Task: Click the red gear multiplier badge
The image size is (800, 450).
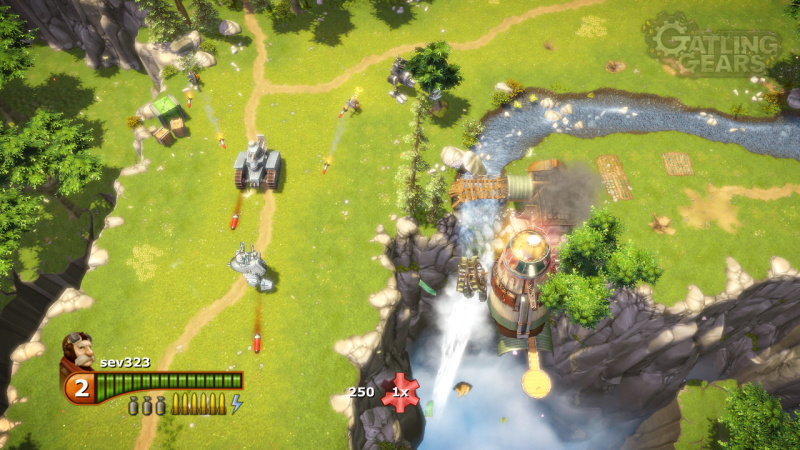Action: tap(400, 392)
